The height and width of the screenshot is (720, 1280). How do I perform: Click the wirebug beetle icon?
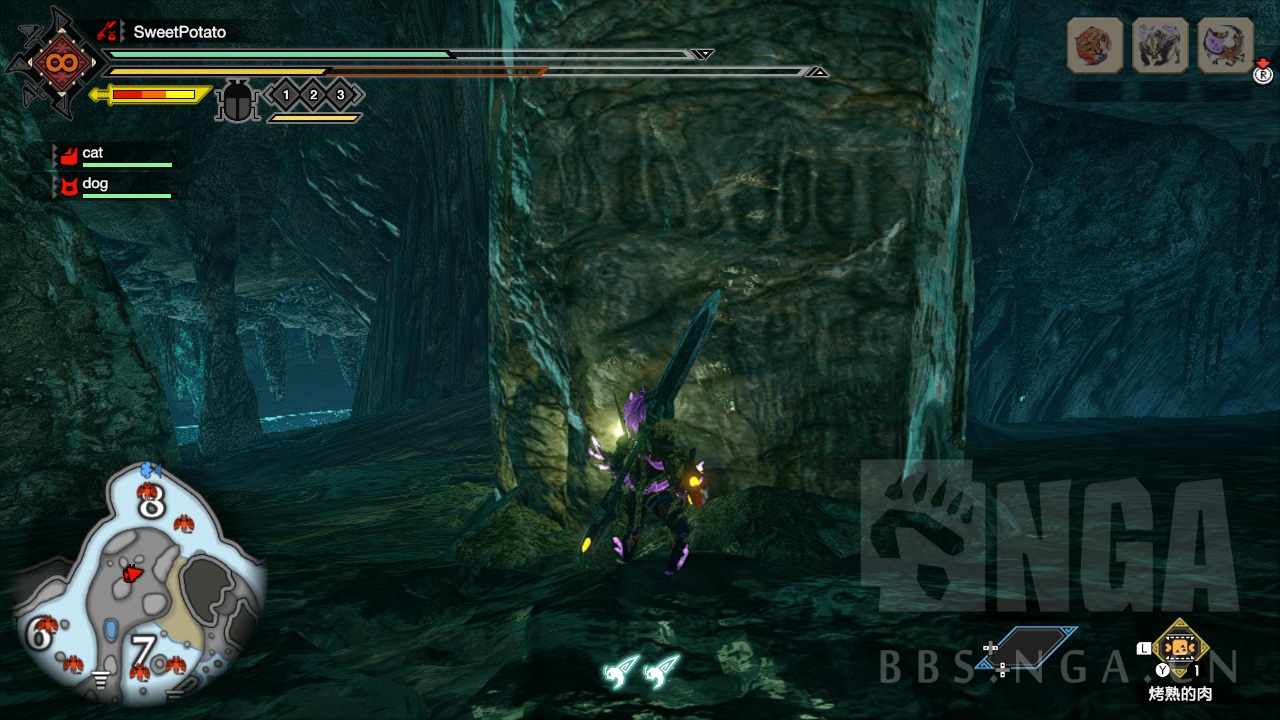pyautogui.click(x=237, y=101)
